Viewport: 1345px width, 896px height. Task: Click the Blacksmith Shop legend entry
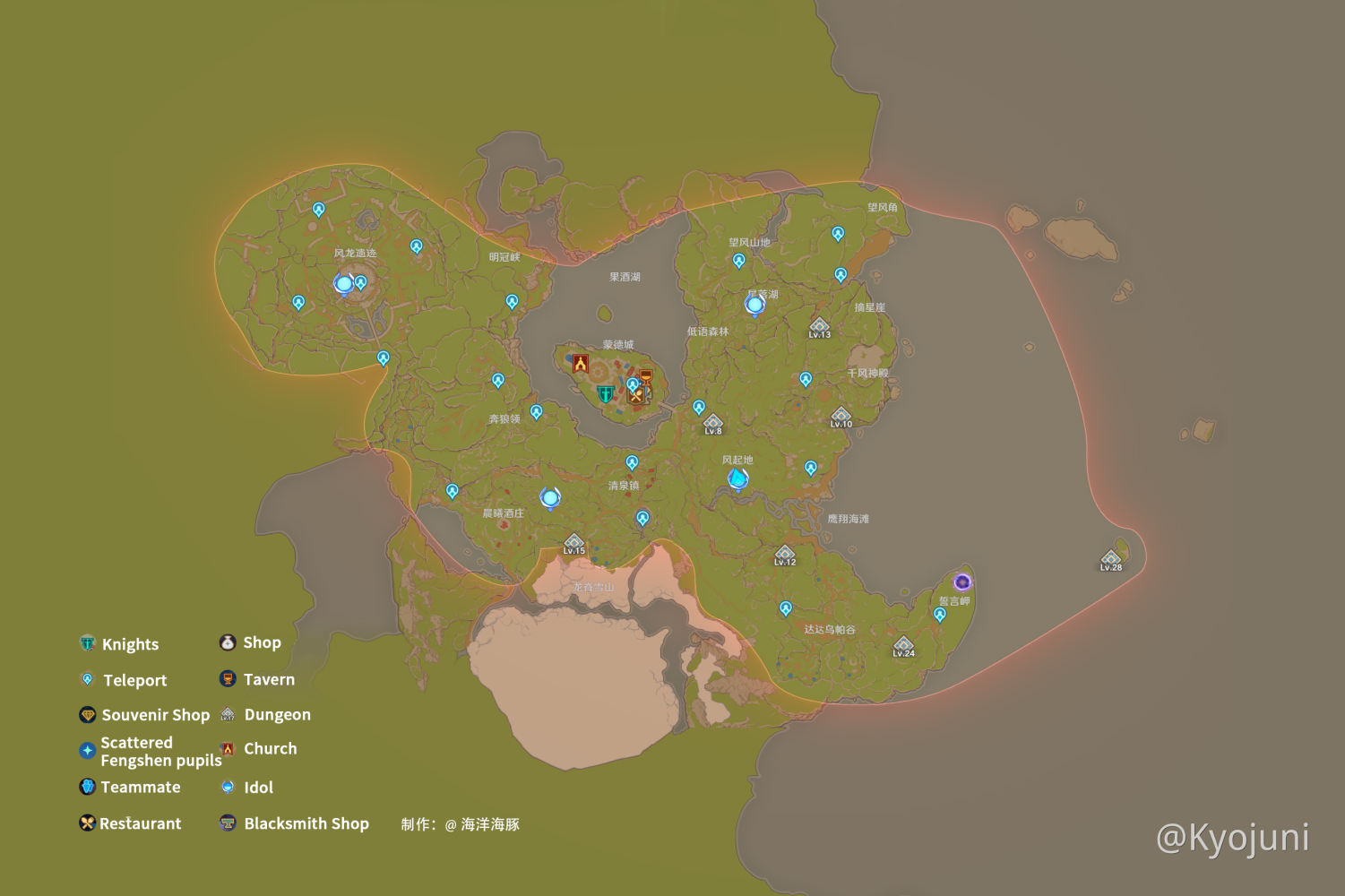pos(306,823)
